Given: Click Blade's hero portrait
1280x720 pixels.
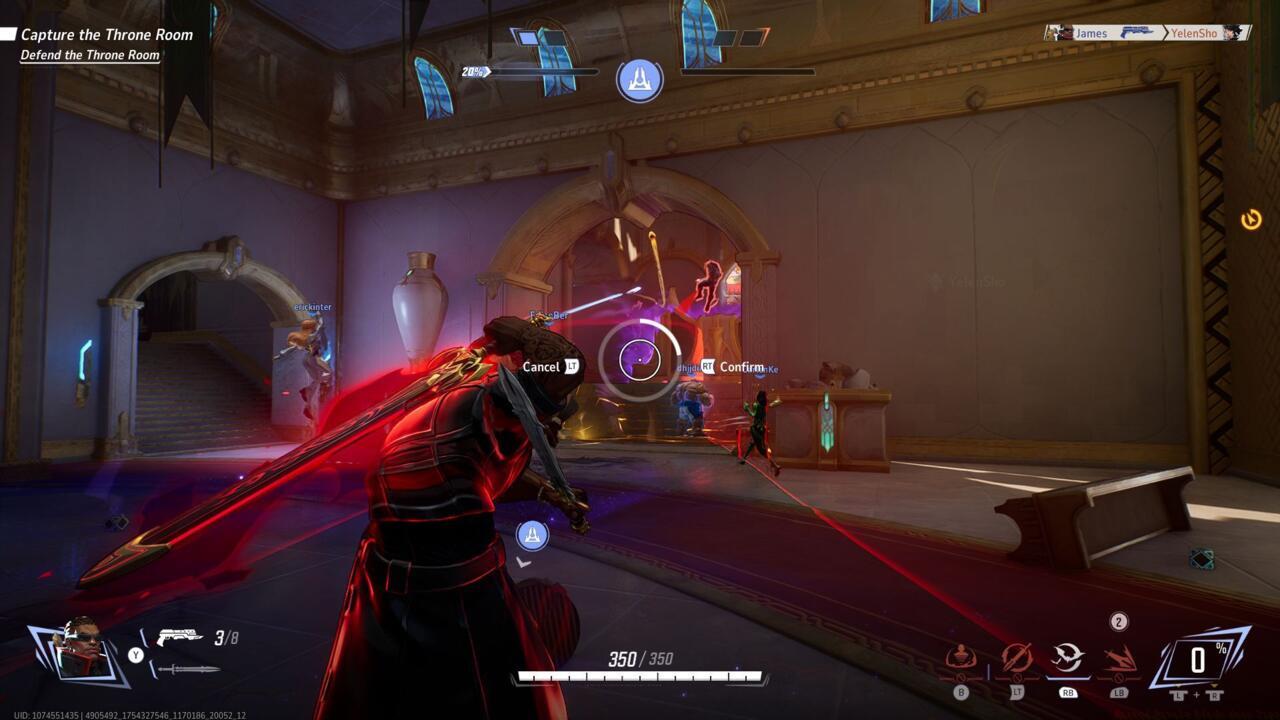Looking at the screenshot, I should [x=79, y=651].
